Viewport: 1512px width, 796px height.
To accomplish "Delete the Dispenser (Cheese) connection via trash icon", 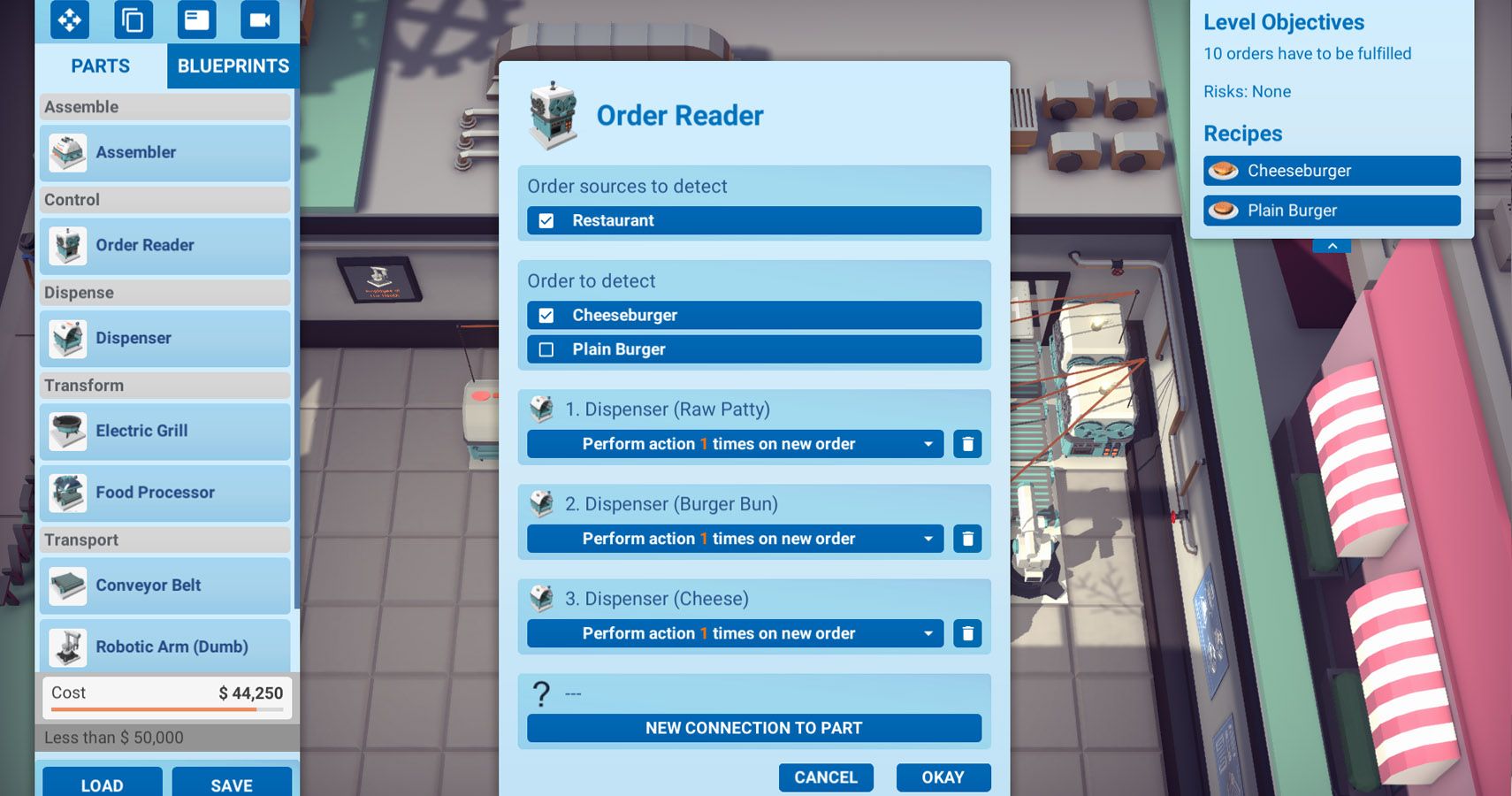I will click(967, 633).
